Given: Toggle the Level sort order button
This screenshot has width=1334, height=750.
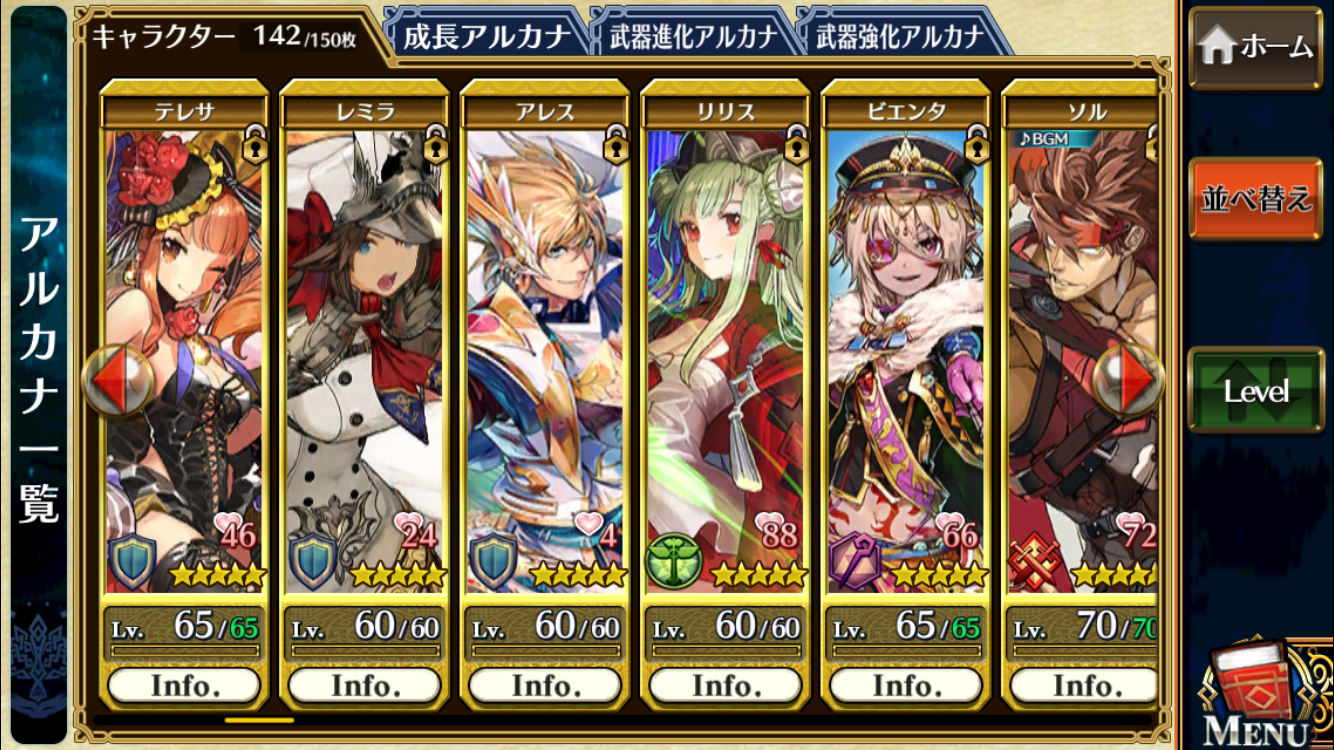Looking at the screenshot, I should pyautogui.click(x=1256, y=391).
